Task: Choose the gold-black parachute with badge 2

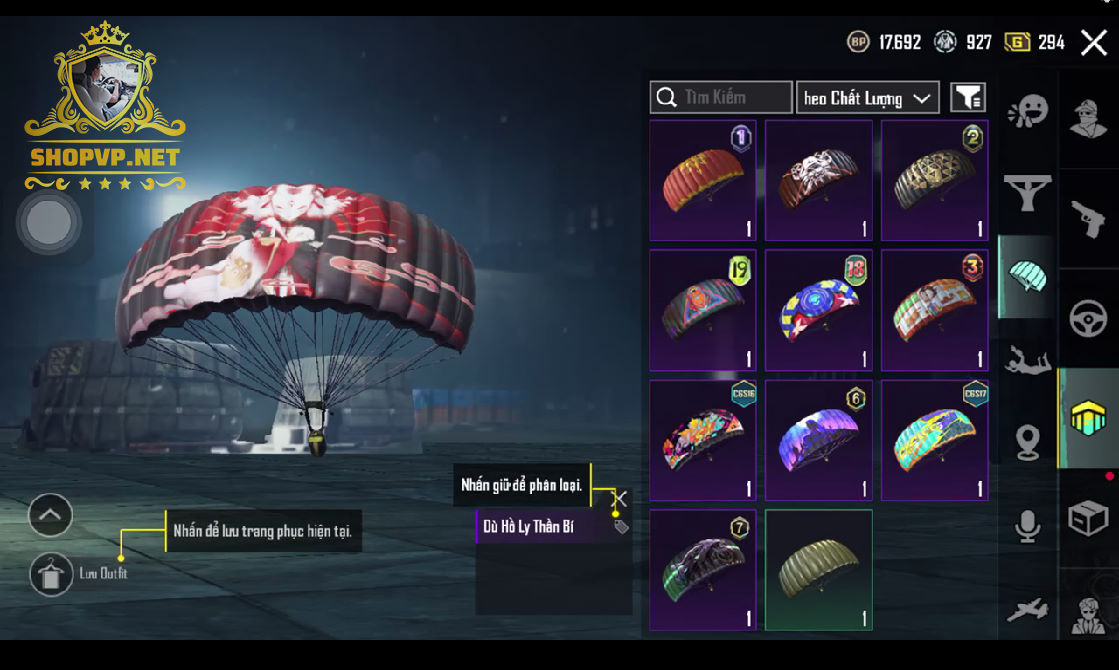Action: tap(934, 181)
